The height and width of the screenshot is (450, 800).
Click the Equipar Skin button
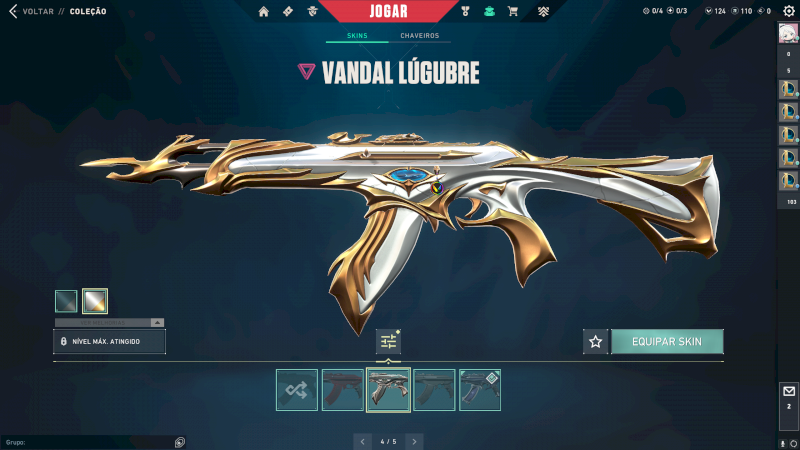[667, 342]
